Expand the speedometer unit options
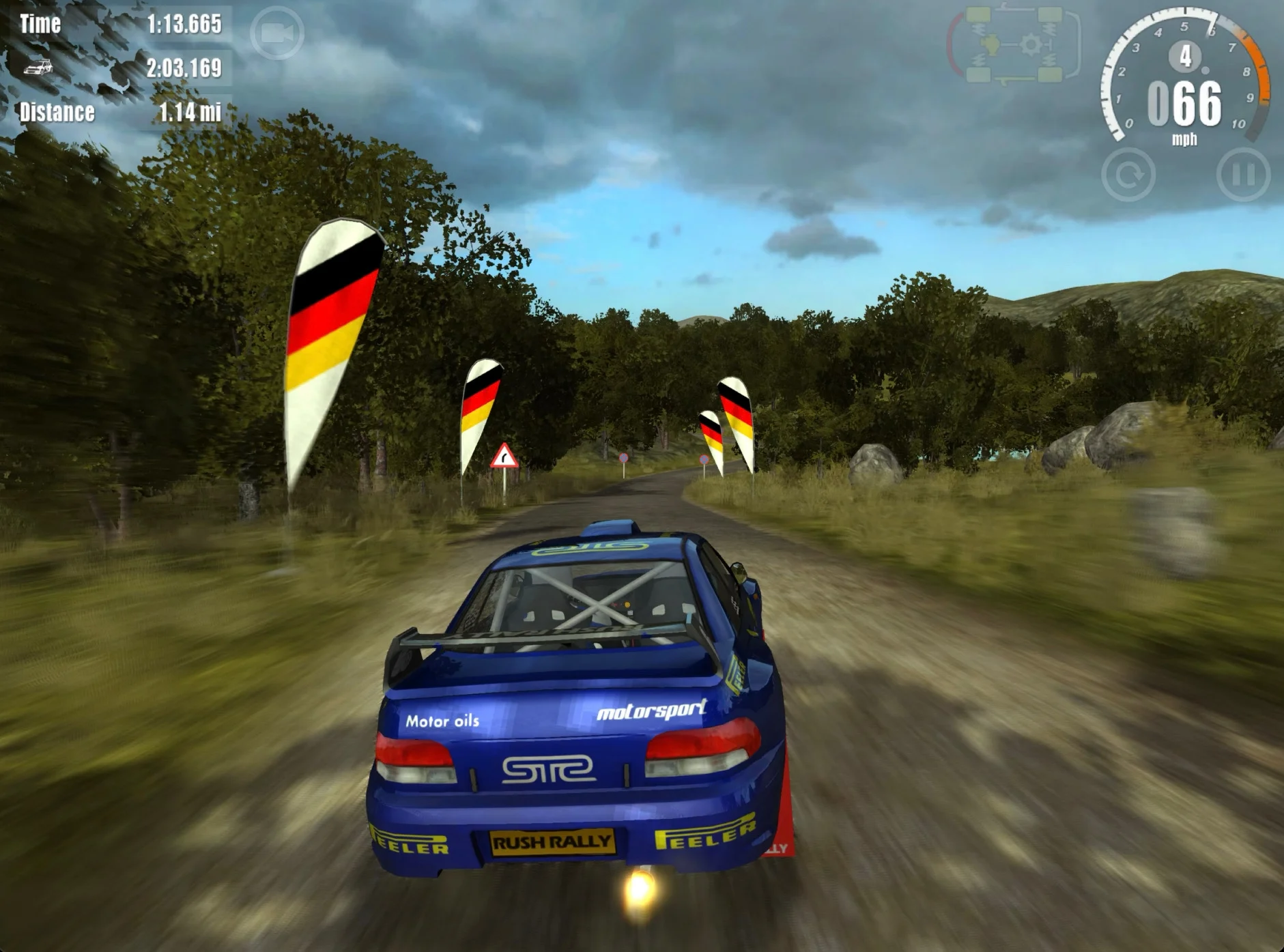This screenshot has height=952, width=1284. pyautogui.click(x=1186, y=137)
